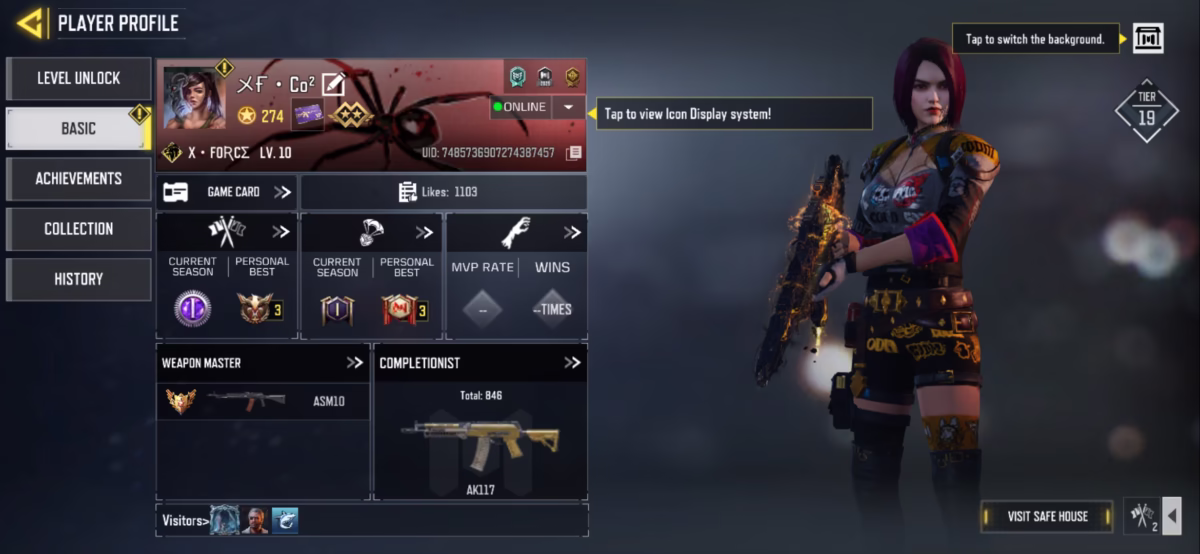Click the player avatar portrait
1200x554 pixels.
(x=194, y=98)
